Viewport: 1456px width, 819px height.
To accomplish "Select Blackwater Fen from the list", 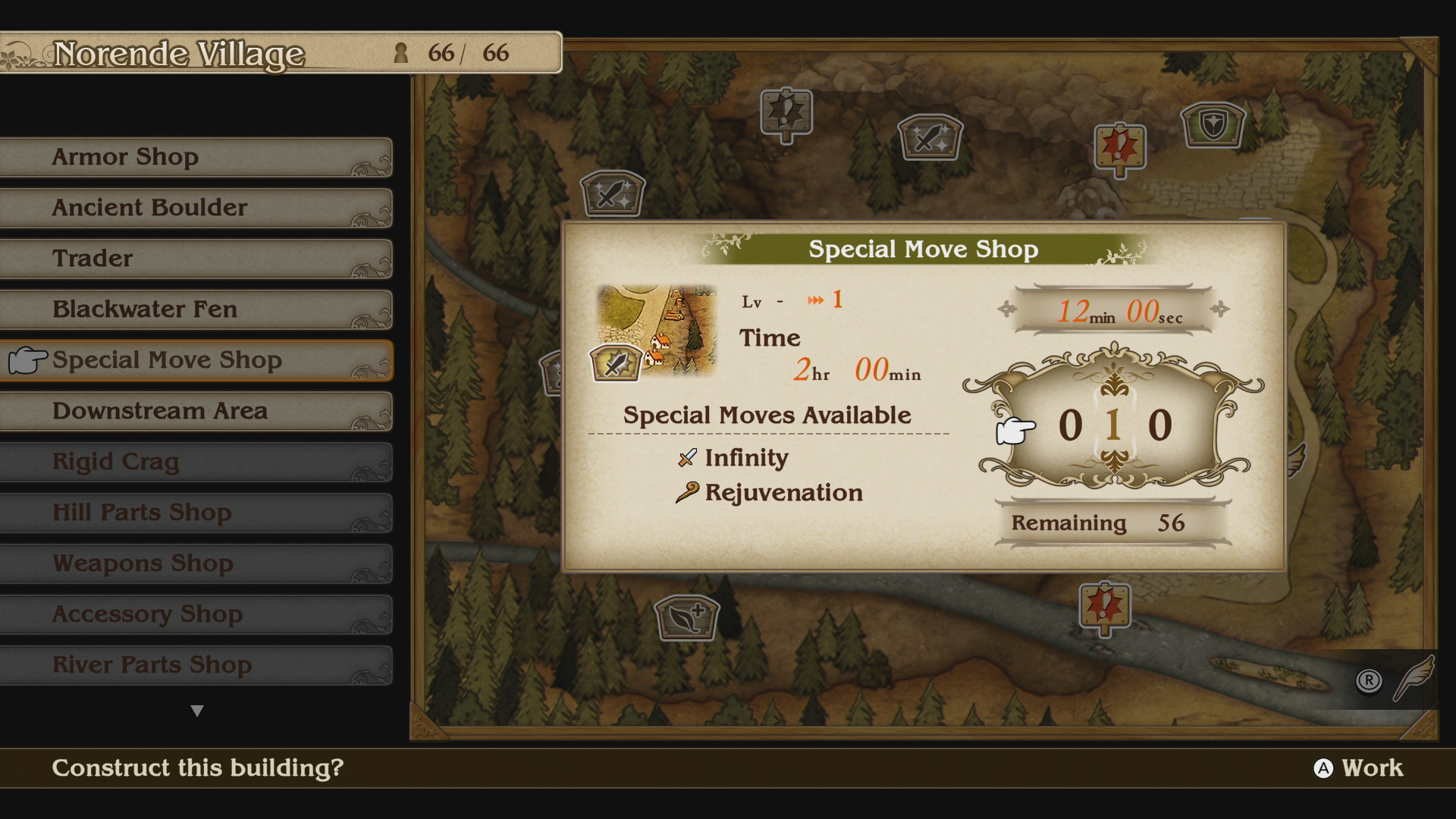I will click(196, 309).
